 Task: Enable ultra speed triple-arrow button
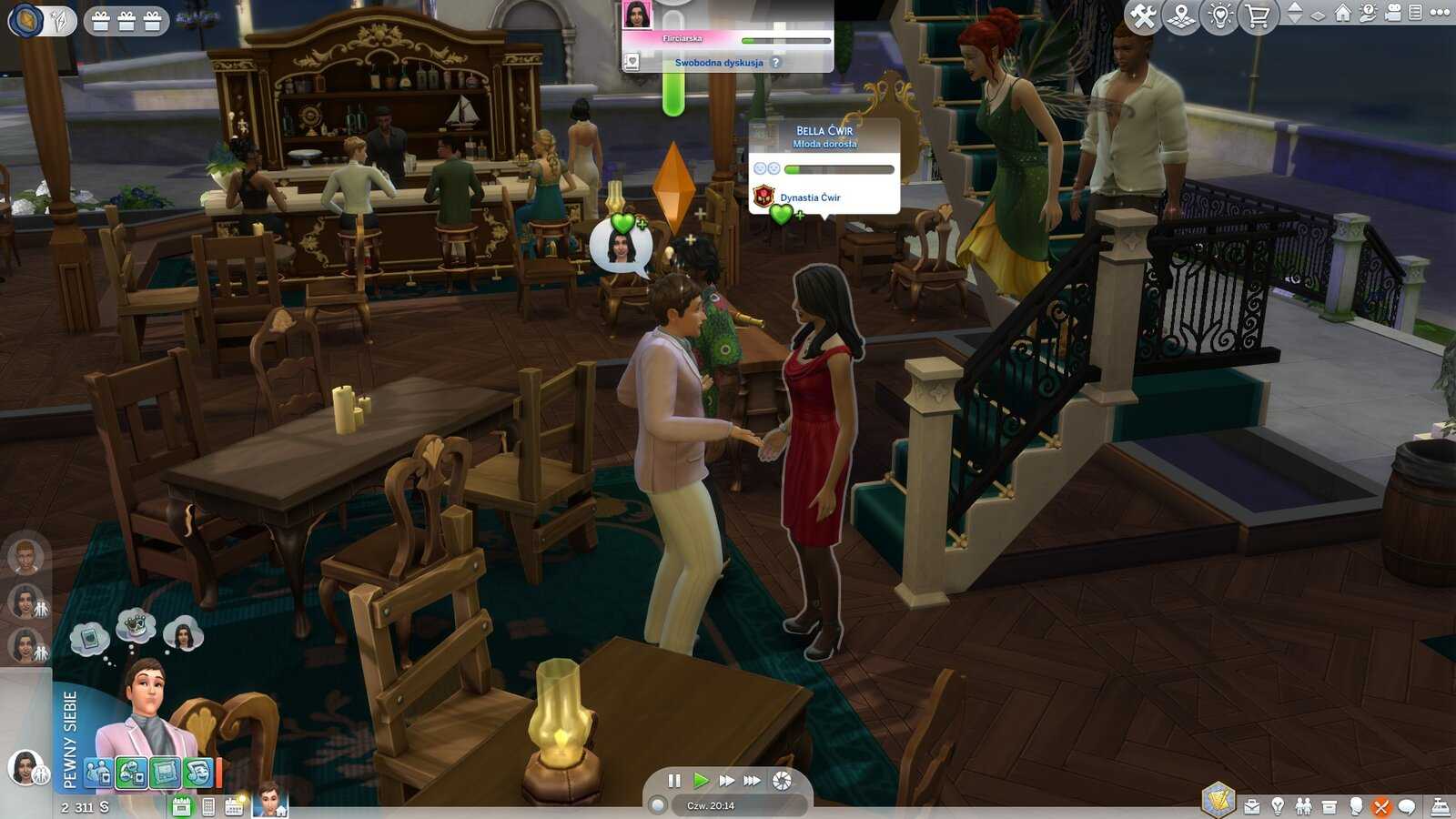752,781
